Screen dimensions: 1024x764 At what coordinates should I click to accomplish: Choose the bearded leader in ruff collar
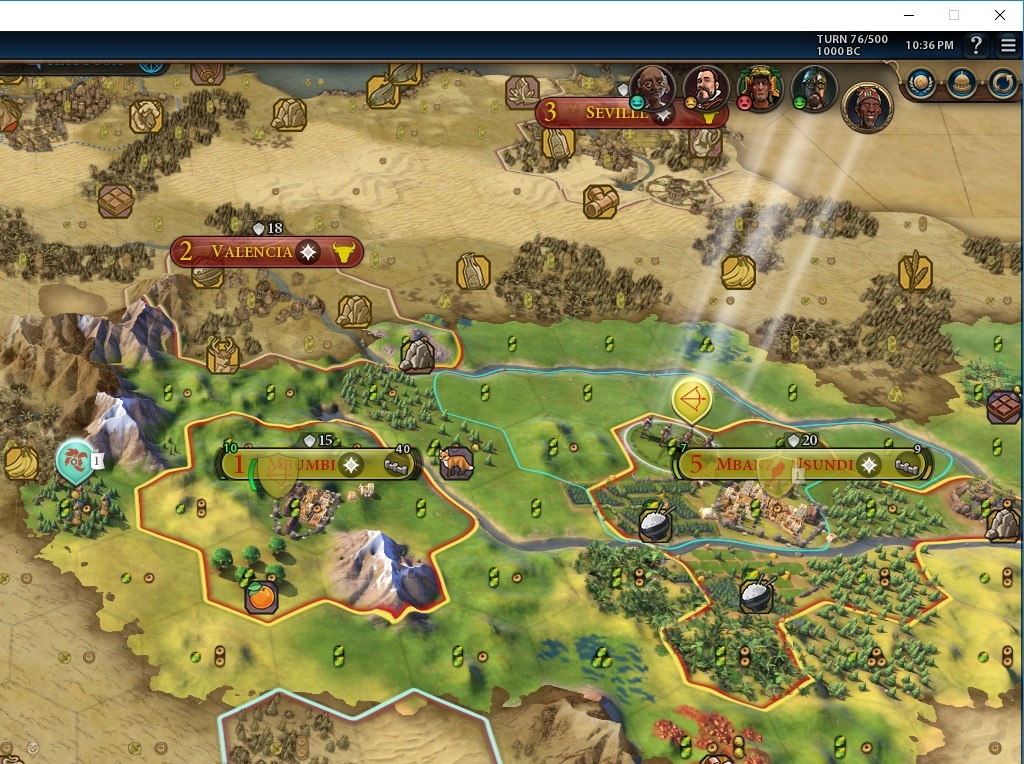706,87
